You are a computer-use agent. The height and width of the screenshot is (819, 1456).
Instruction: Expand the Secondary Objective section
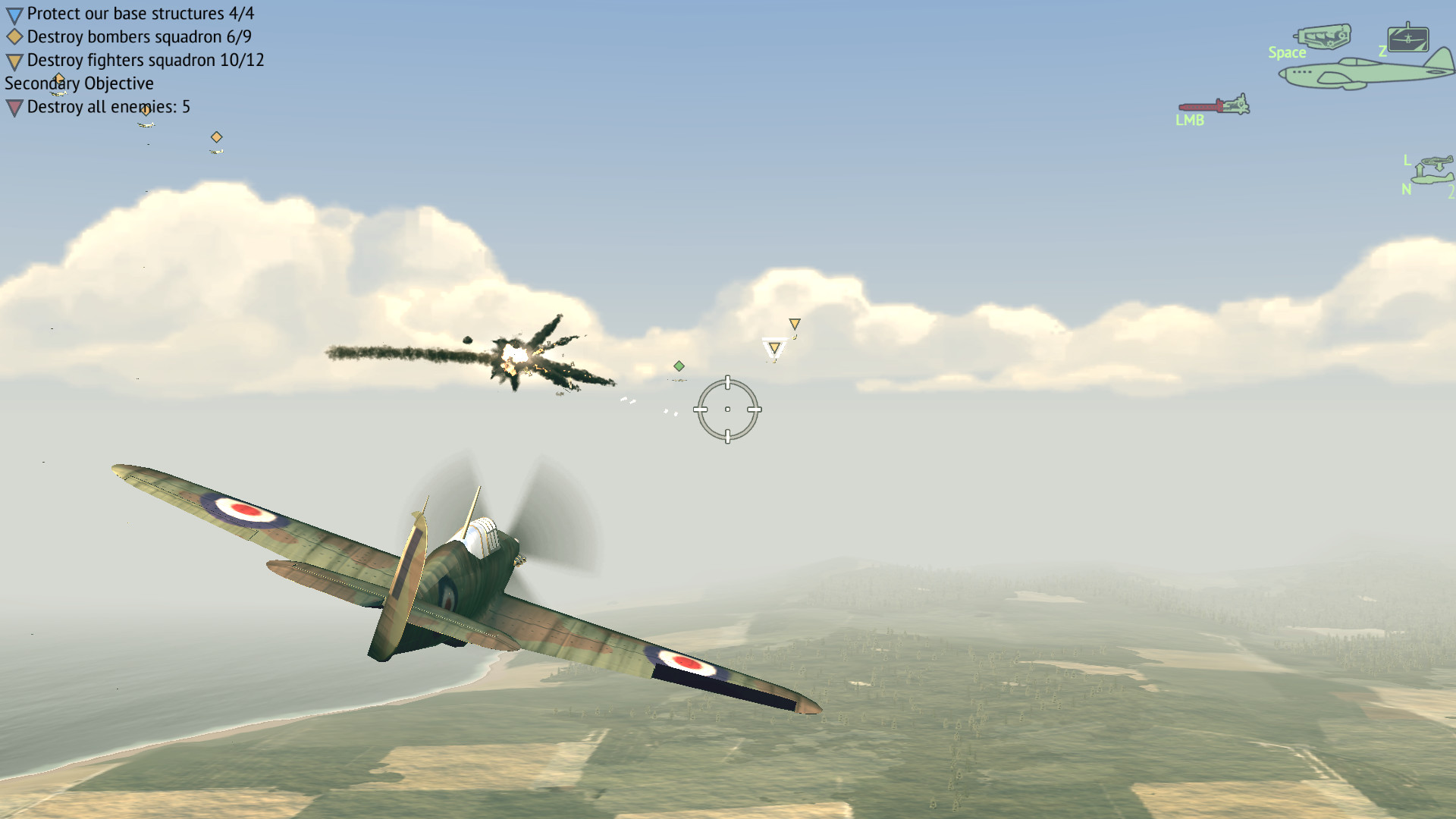(x=78, y=83)
